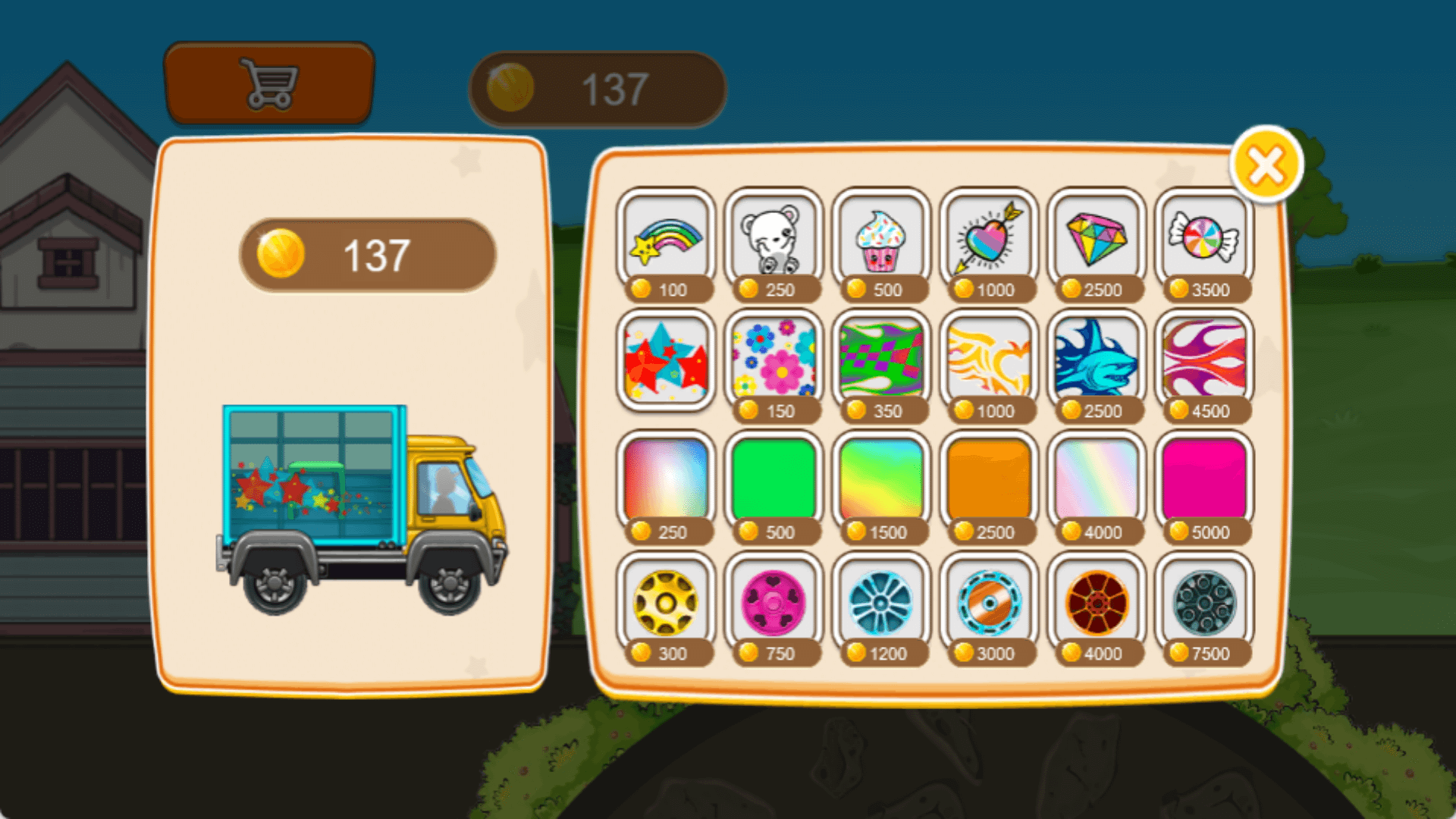Choose the solid green paint color

[x=773, y=479]
